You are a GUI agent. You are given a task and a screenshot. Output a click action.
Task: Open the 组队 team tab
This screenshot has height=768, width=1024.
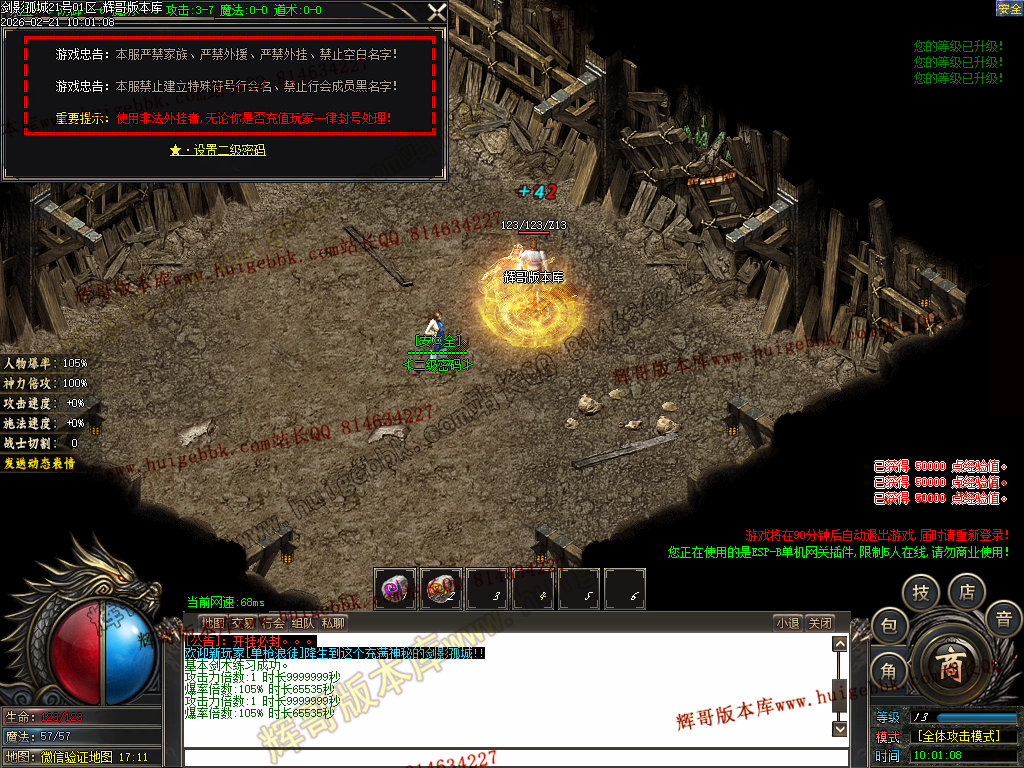pyautogui.click(x=303, y=623)
